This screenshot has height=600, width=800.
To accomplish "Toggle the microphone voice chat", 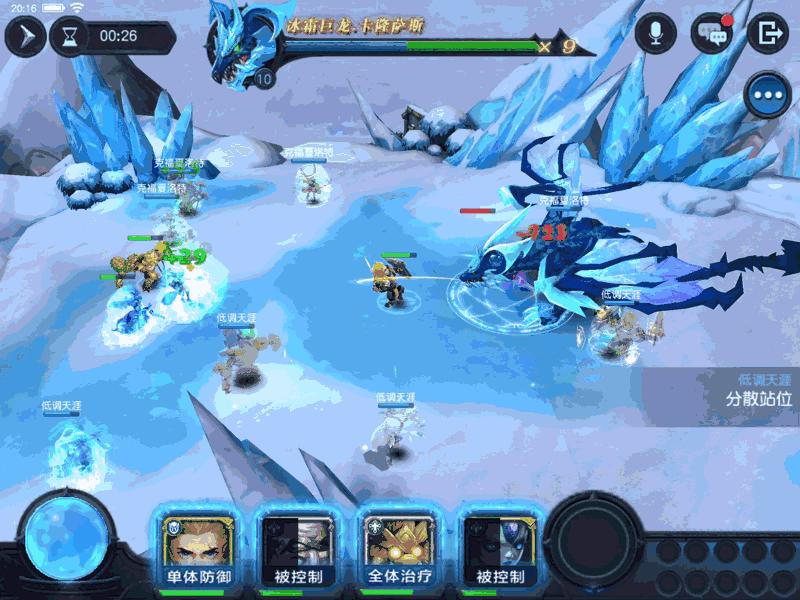I will click(x=656, y=33).
